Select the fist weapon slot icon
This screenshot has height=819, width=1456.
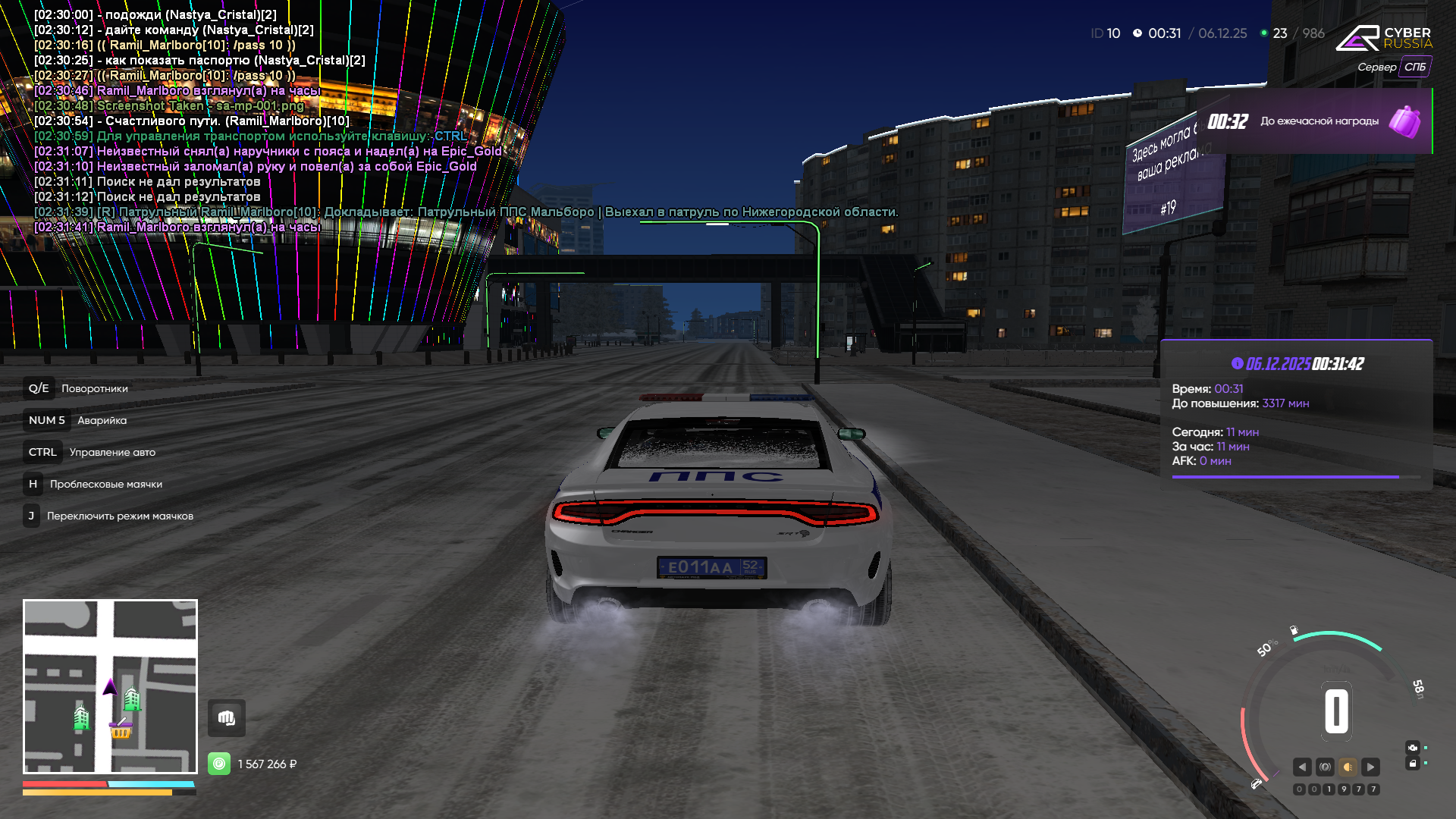coord(227,718)
